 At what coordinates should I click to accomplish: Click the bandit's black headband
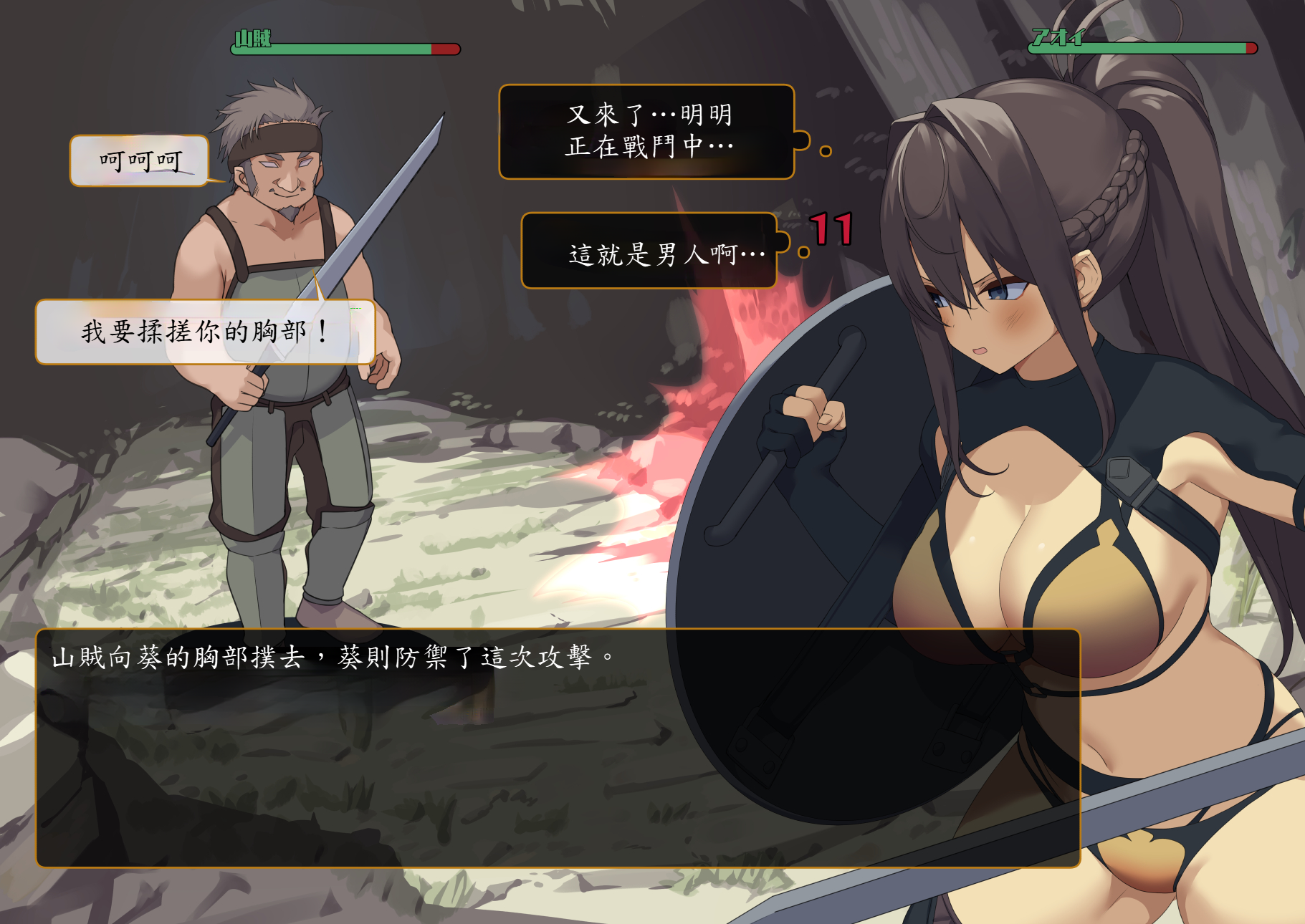pyautogui.click(x=279, y=140)
